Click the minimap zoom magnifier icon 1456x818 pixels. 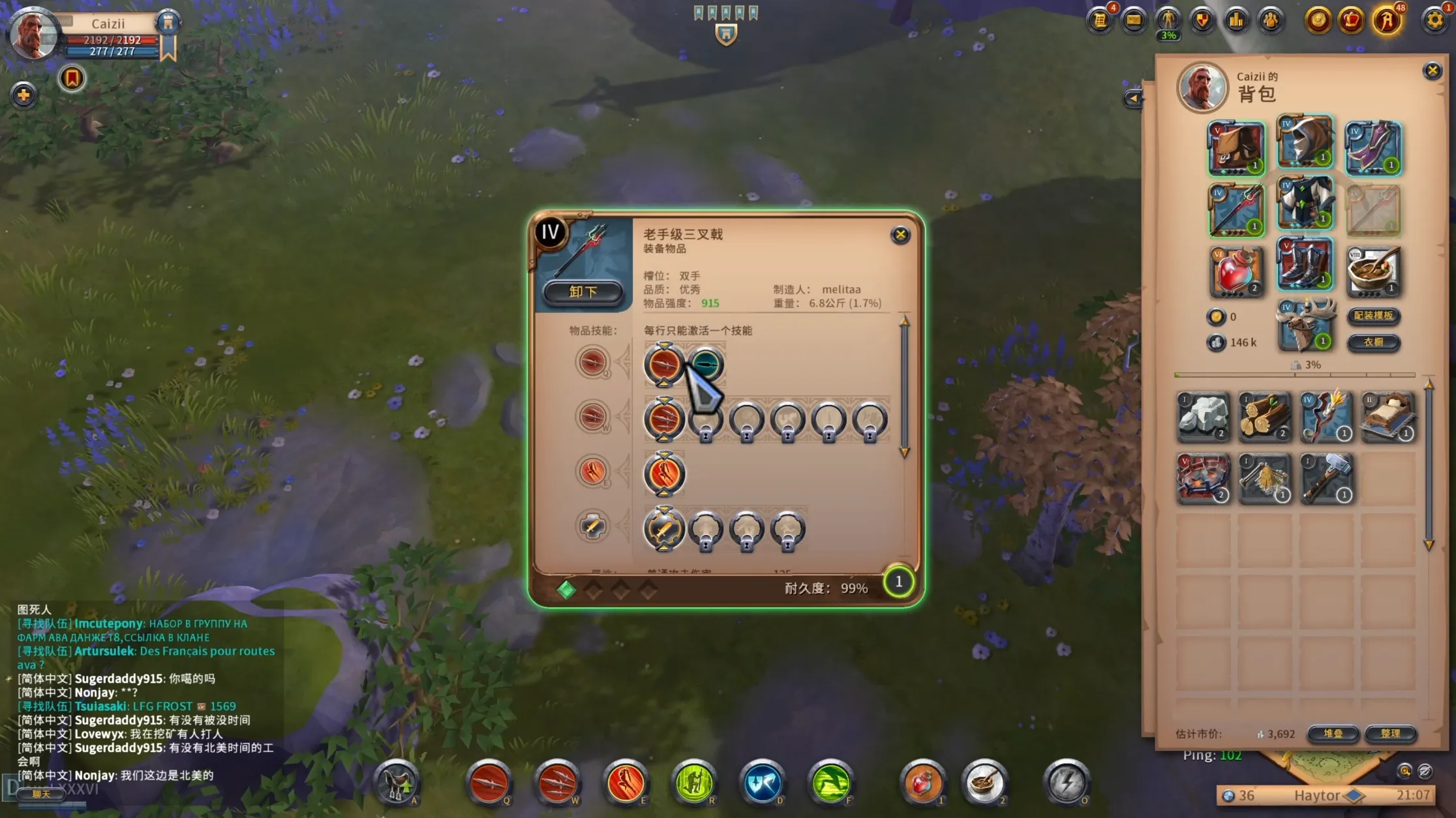(x=1404, y=771)
